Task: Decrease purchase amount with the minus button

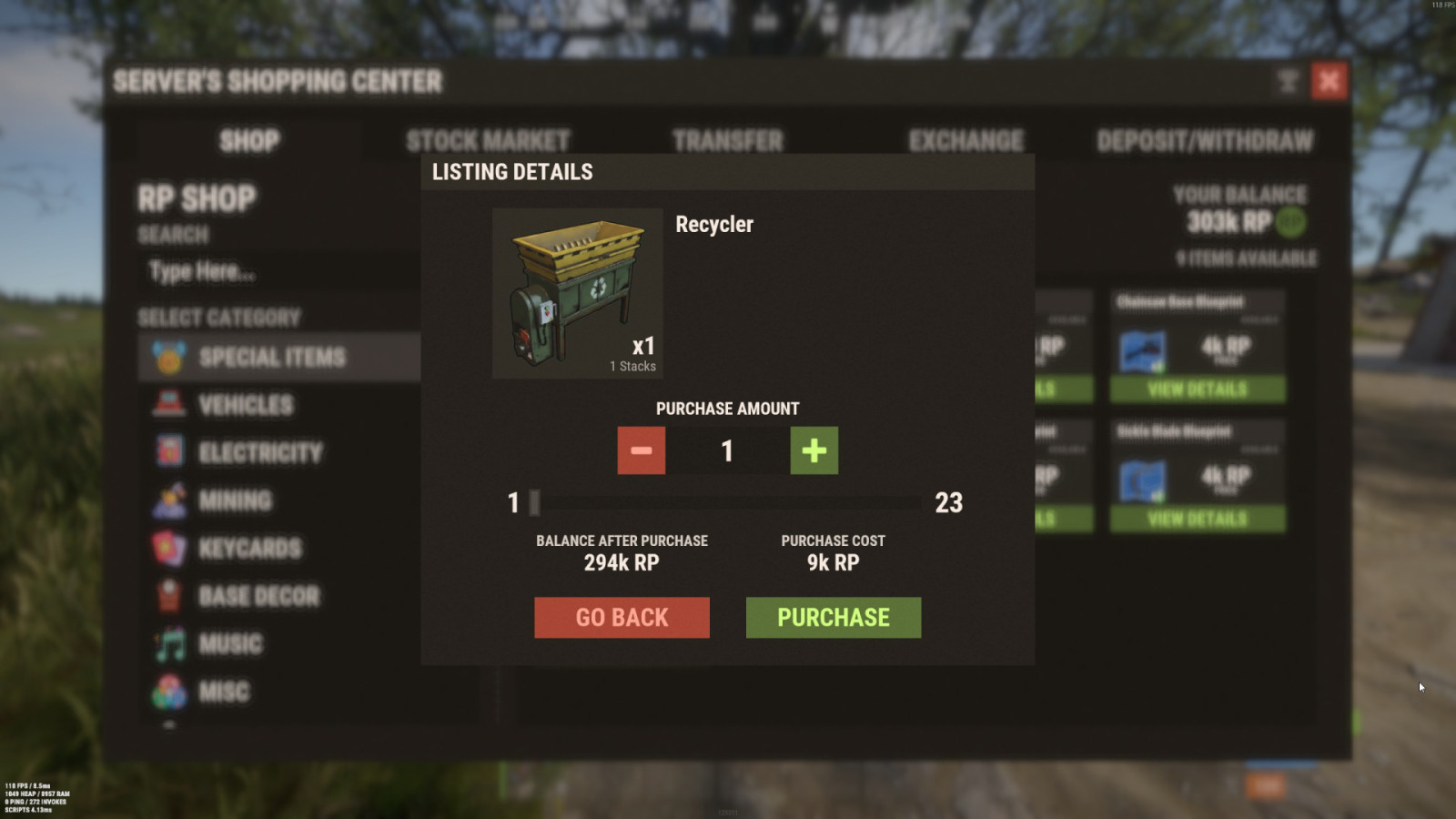Action: click(641, 450)
